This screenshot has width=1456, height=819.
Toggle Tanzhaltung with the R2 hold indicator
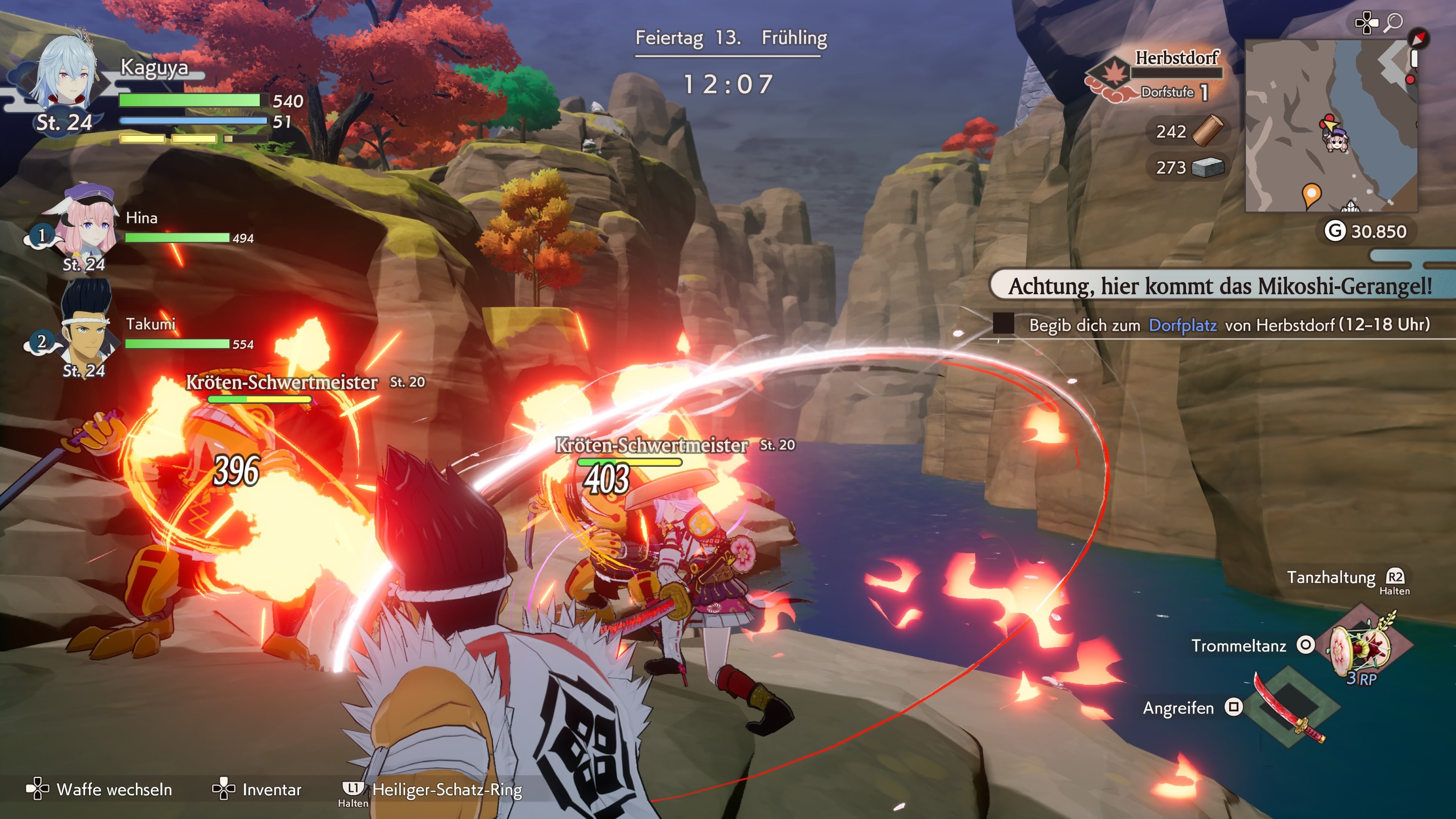click(x=1395, y=577)
